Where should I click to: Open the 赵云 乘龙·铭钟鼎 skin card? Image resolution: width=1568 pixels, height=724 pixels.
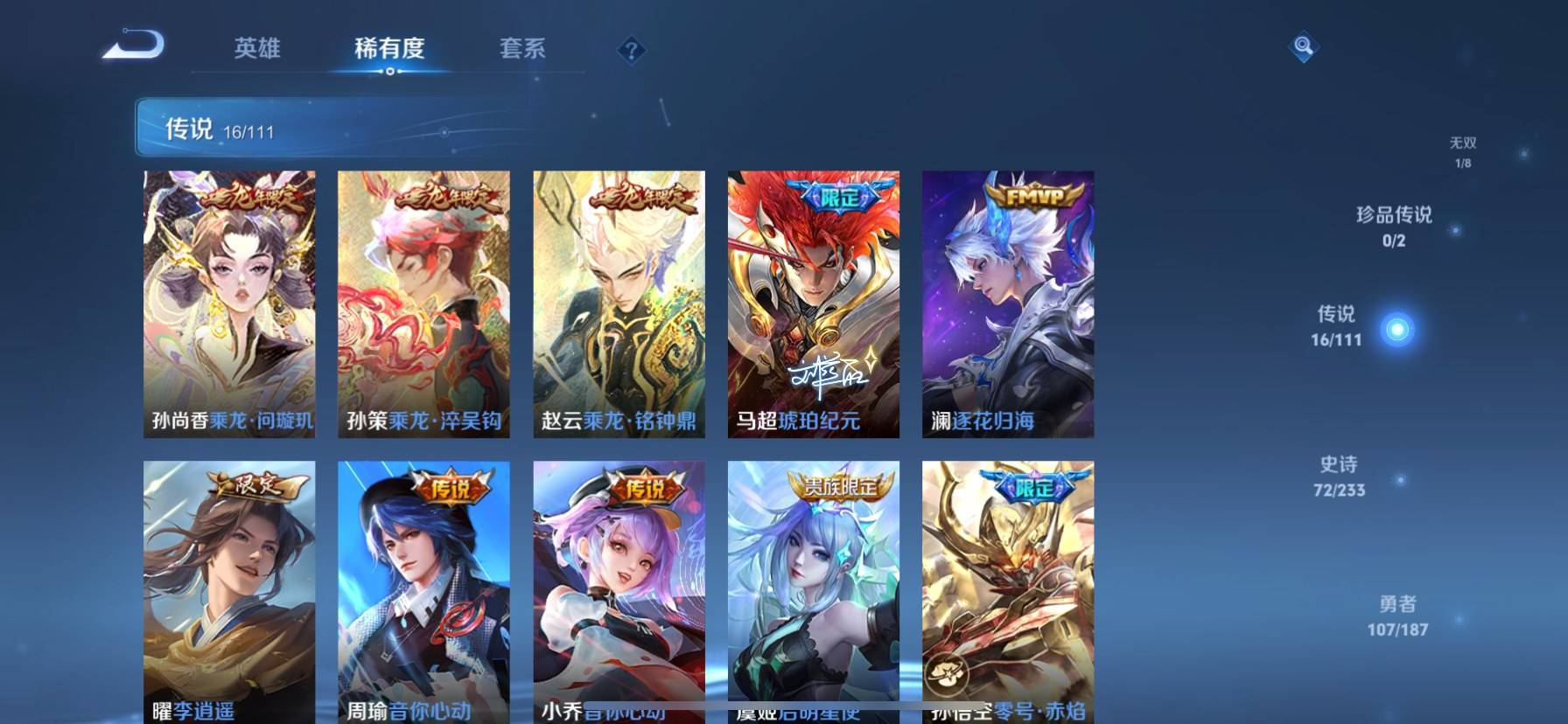click(619, 303)
